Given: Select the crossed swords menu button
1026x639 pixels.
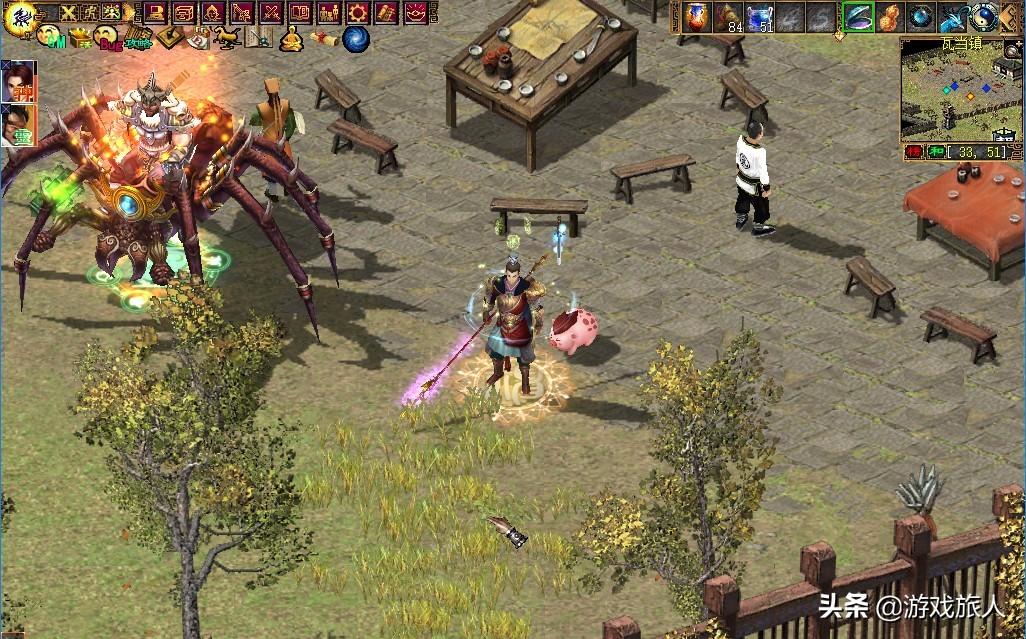Looking at the screenshot, I should pyautogui.click(x=271, y=13).
